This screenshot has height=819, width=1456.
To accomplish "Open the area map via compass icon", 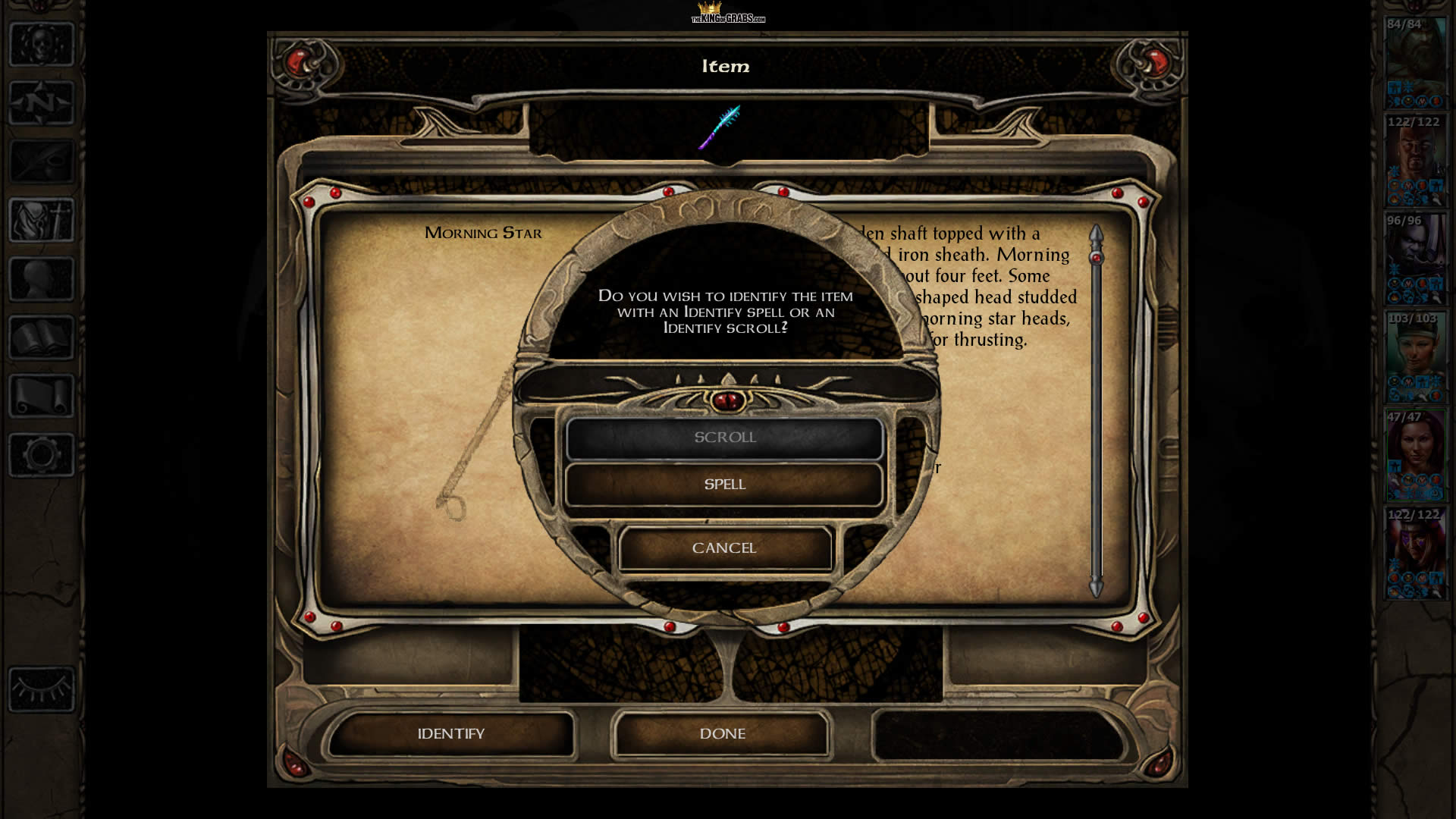I will 42,102.
